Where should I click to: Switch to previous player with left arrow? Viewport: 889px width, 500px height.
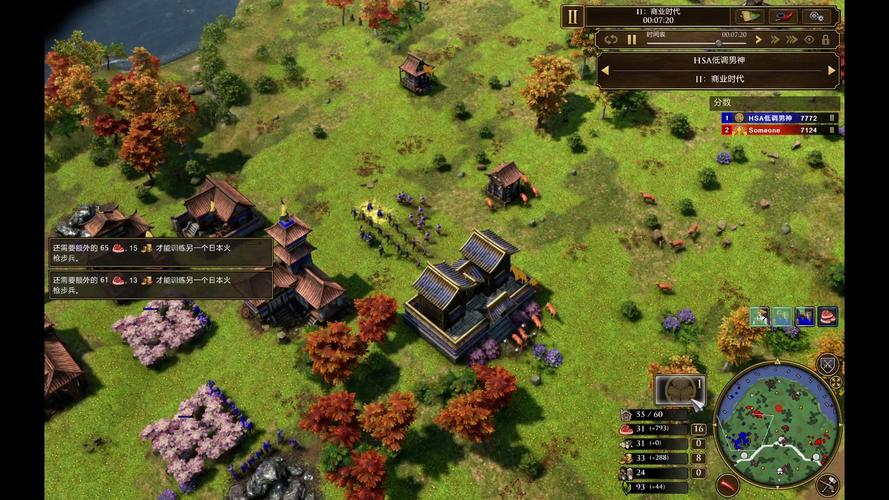pos(604,70)
